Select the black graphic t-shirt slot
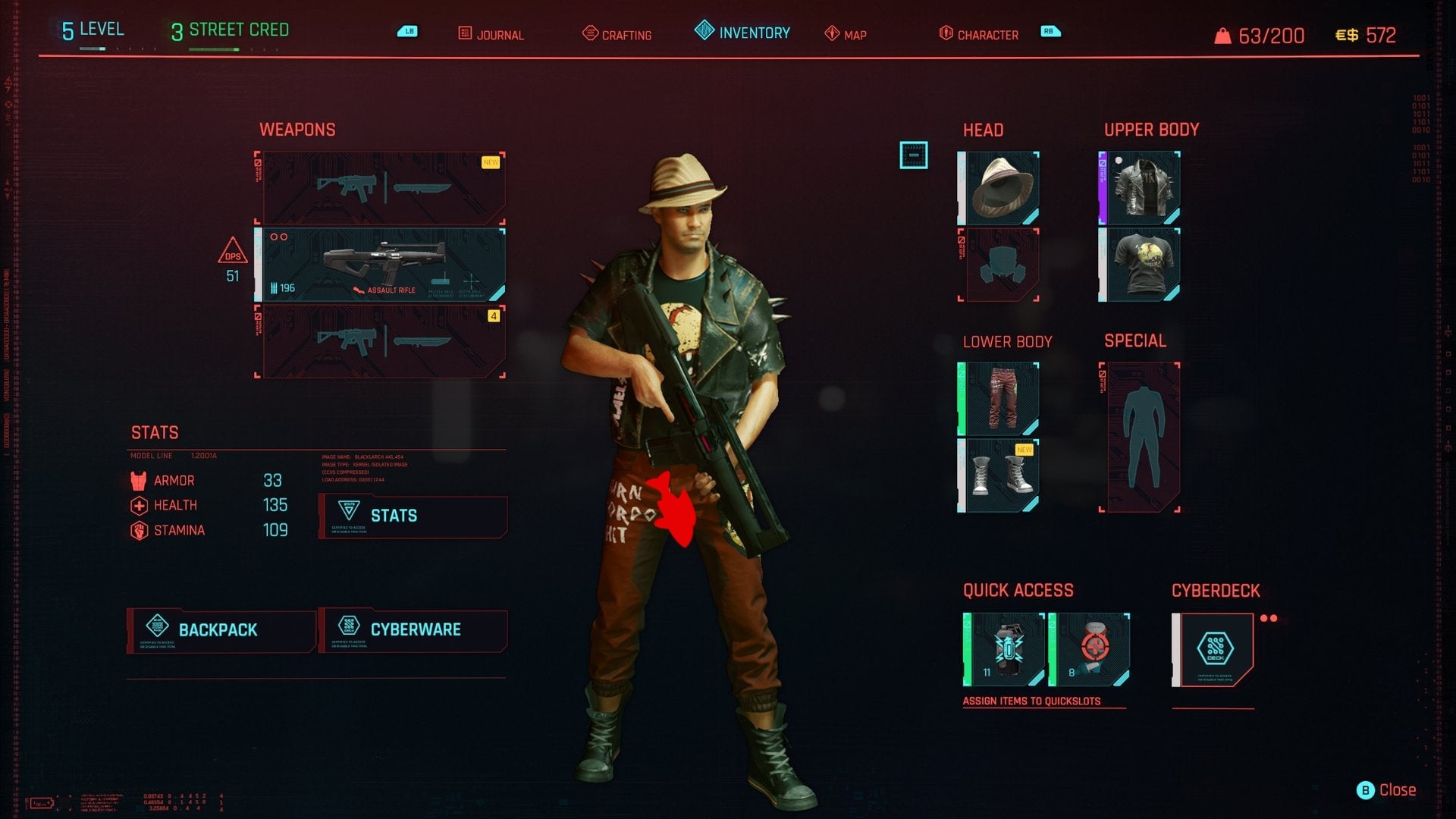The width and height of the screenshot is (1456, 819). (1141, 265)
